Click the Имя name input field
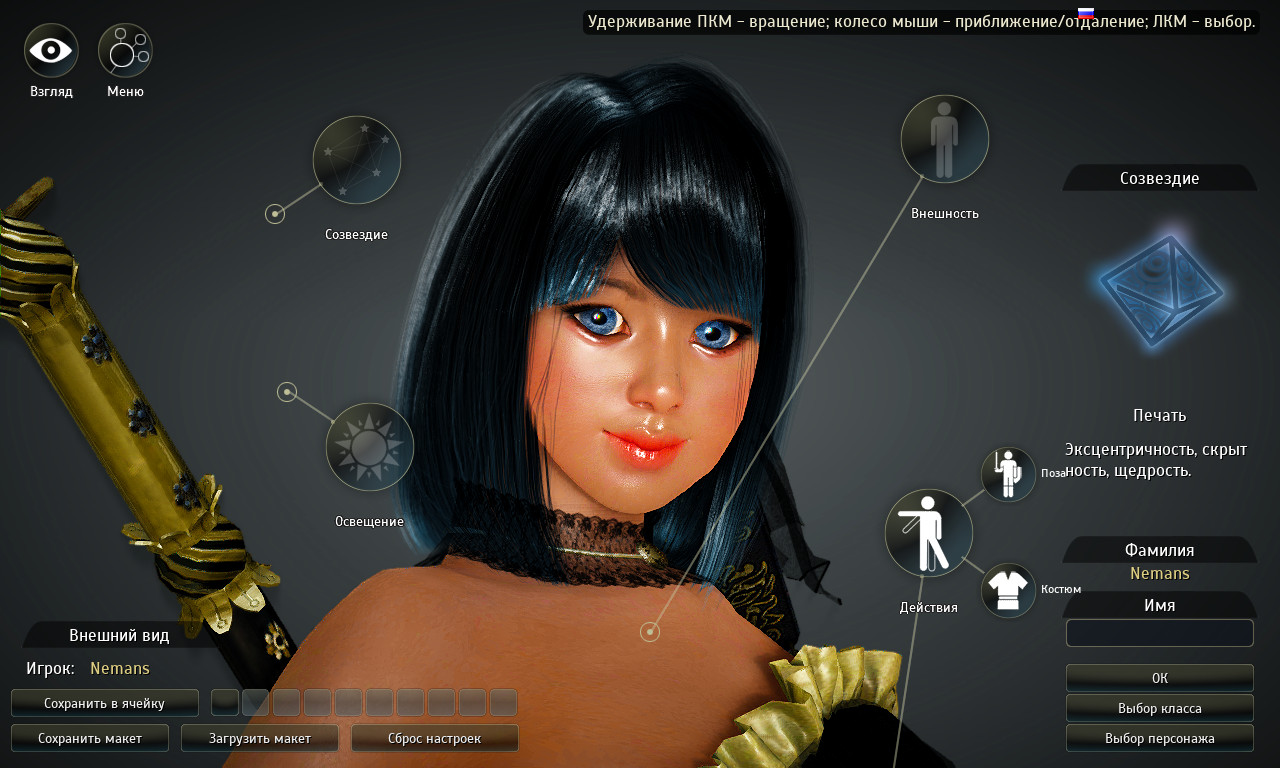 point(1159,633)
